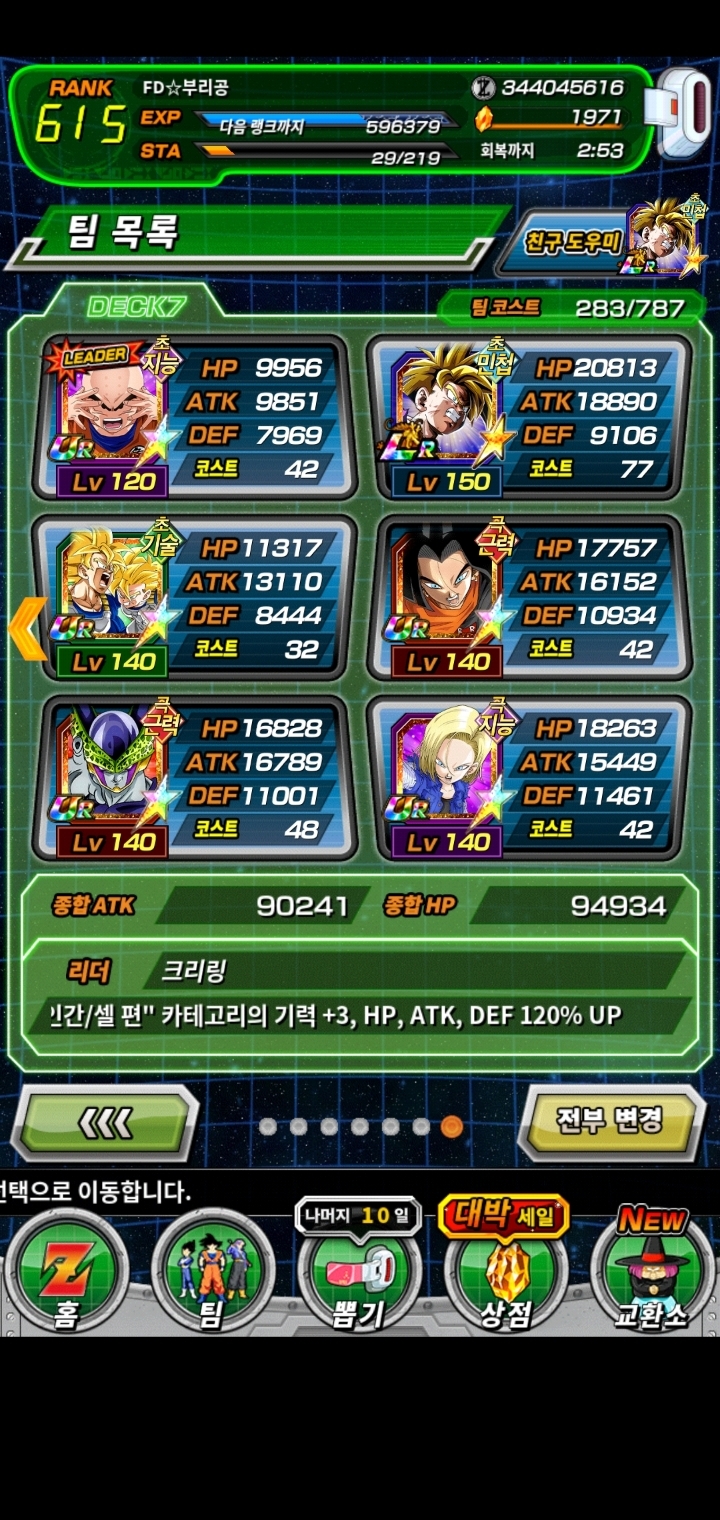Jump to the first deck page dot
Viewport: 720px width, 1520px height.
(x=267, y=1127)
